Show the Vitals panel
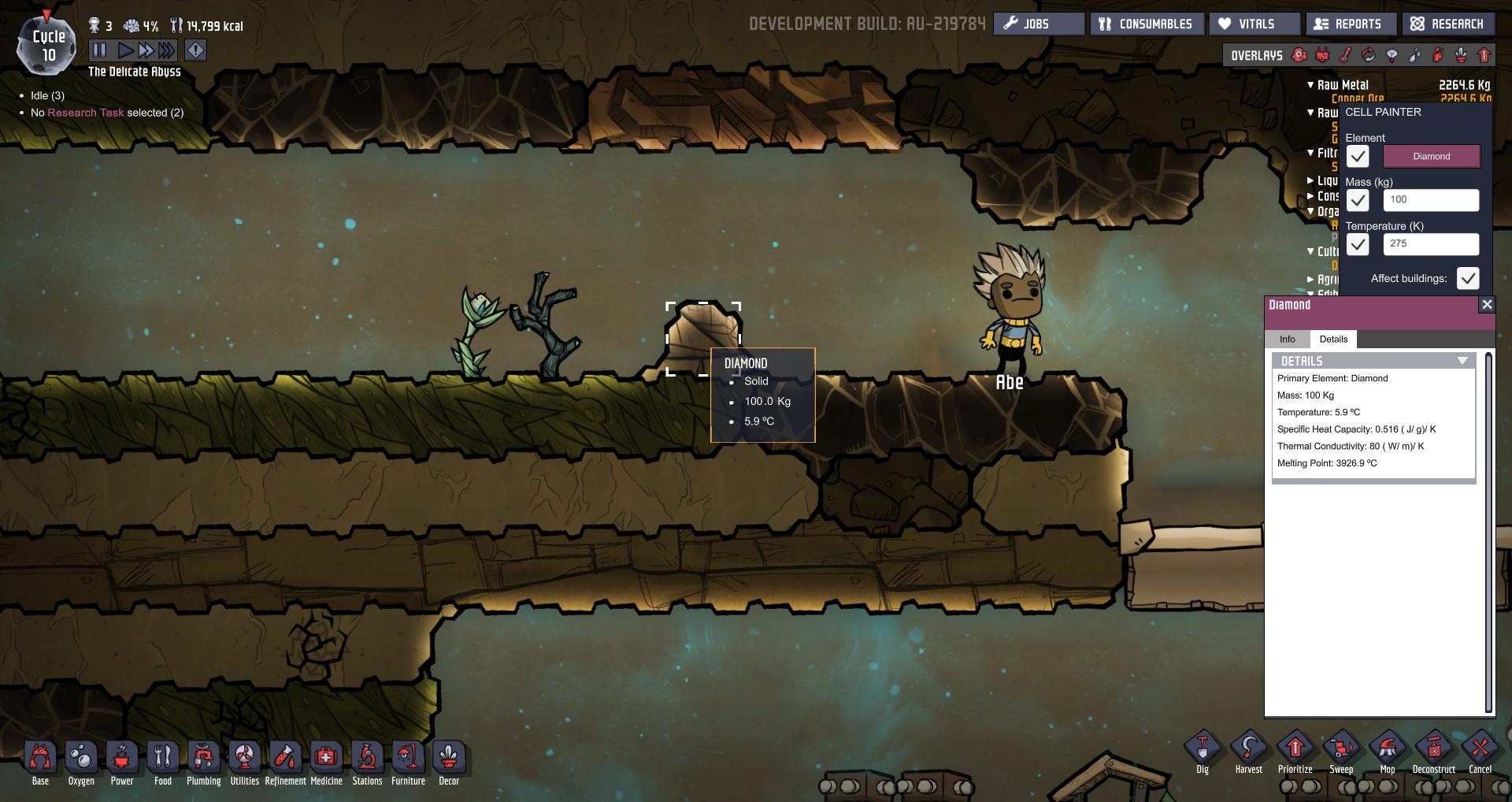The image size is (1512, 802). [x=1254, y=24]
